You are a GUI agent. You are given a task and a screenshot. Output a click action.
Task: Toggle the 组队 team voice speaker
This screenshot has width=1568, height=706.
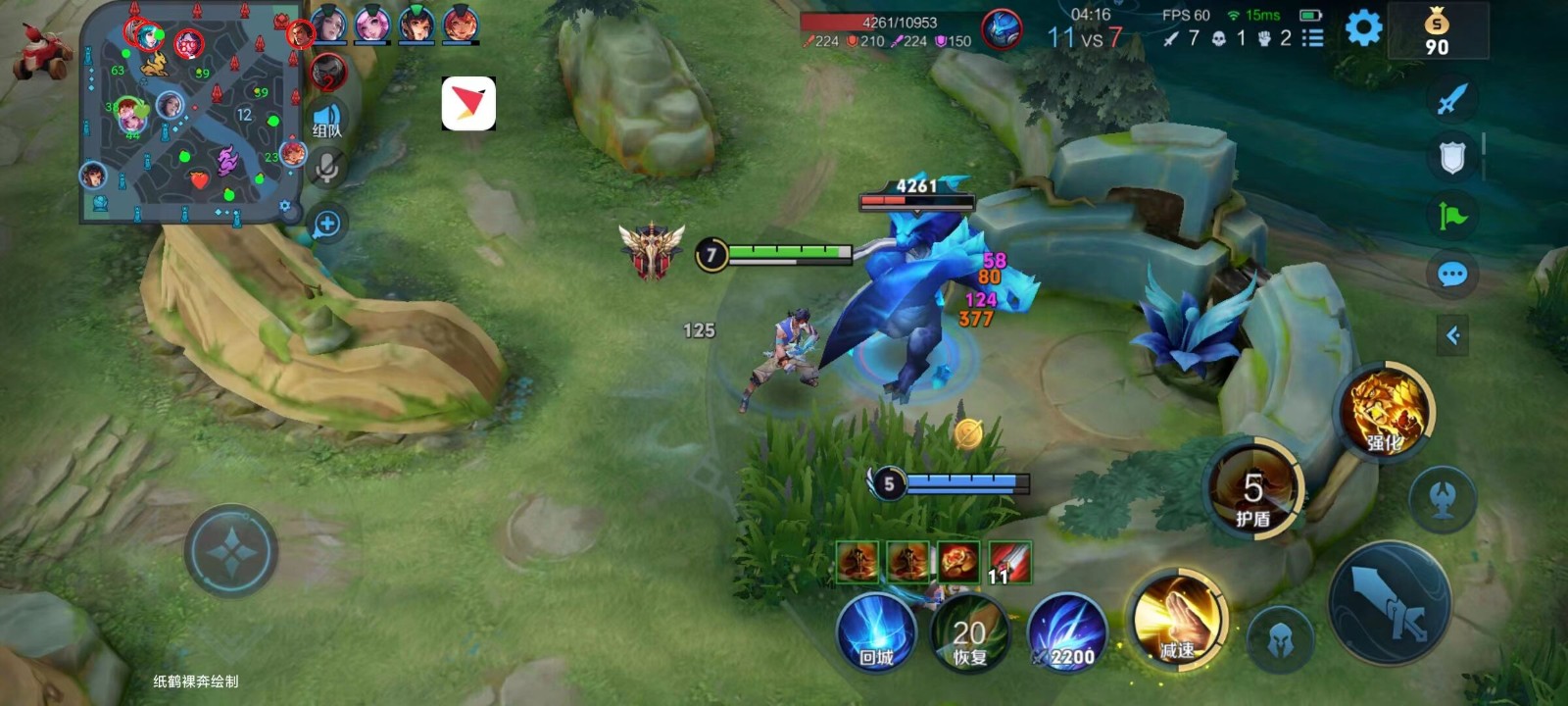[327, 120]
